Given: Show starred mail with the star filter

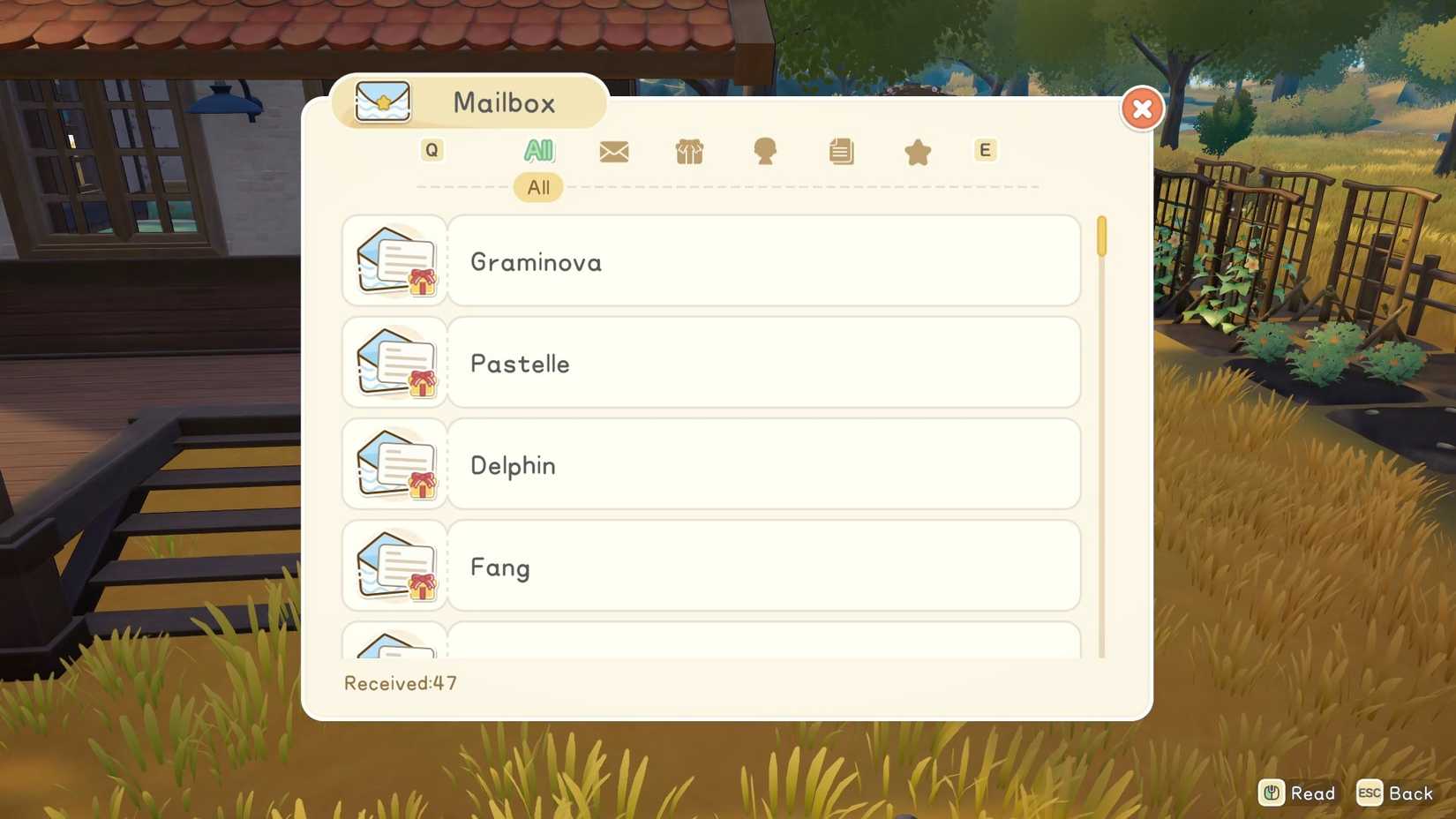Looking at the screenshot, I should 916,151.
